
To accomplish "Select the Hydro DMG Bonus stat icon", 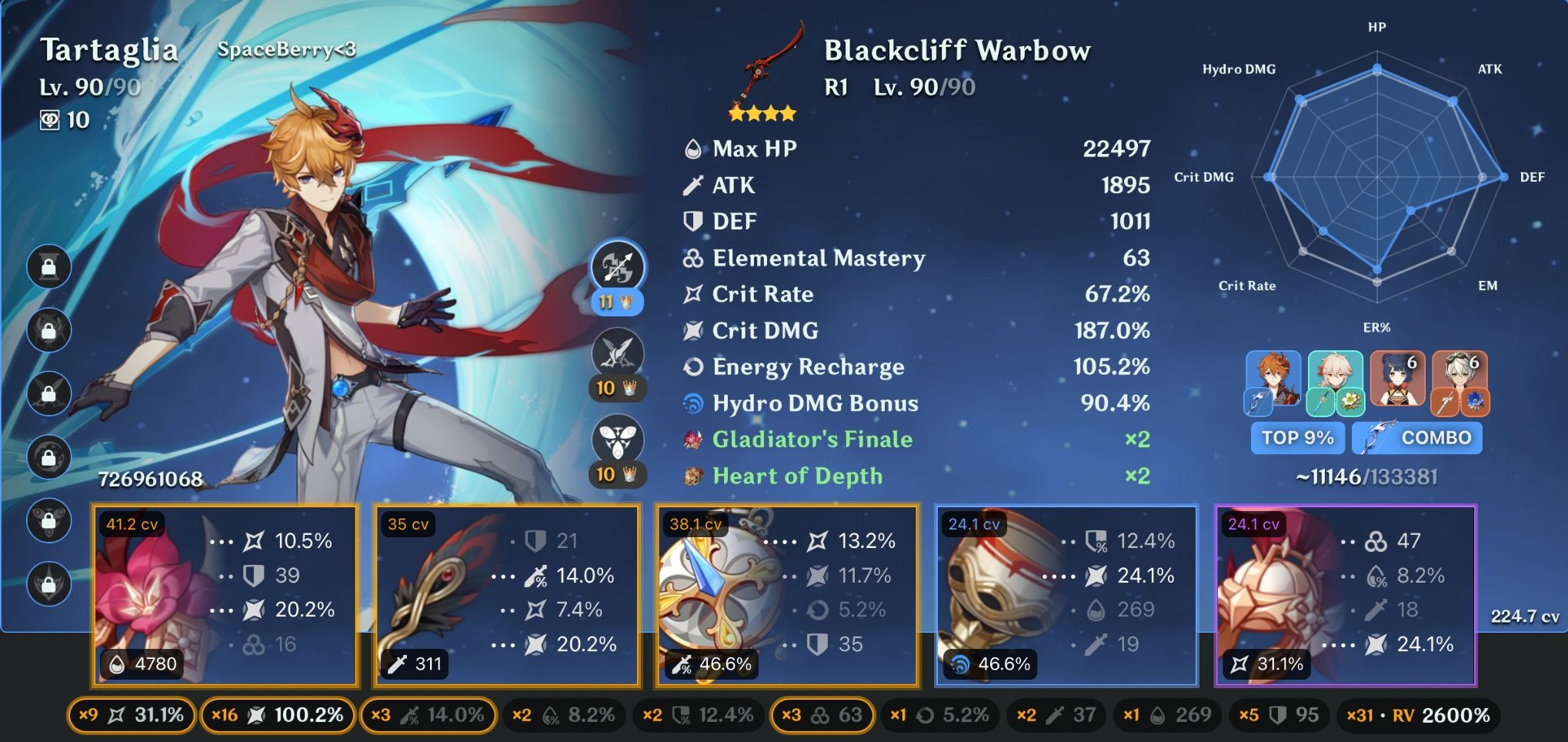I will [695, 403].
